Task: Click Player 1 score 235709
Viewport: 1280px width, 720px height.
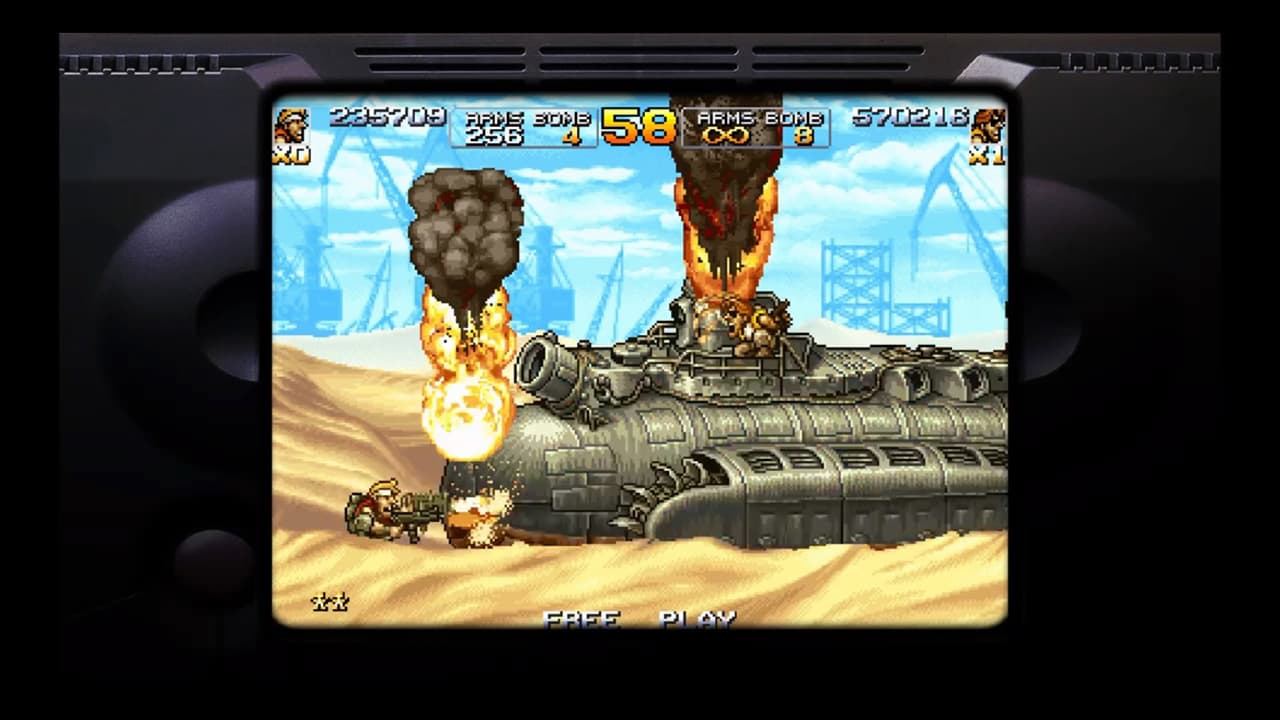Action: 388,116
